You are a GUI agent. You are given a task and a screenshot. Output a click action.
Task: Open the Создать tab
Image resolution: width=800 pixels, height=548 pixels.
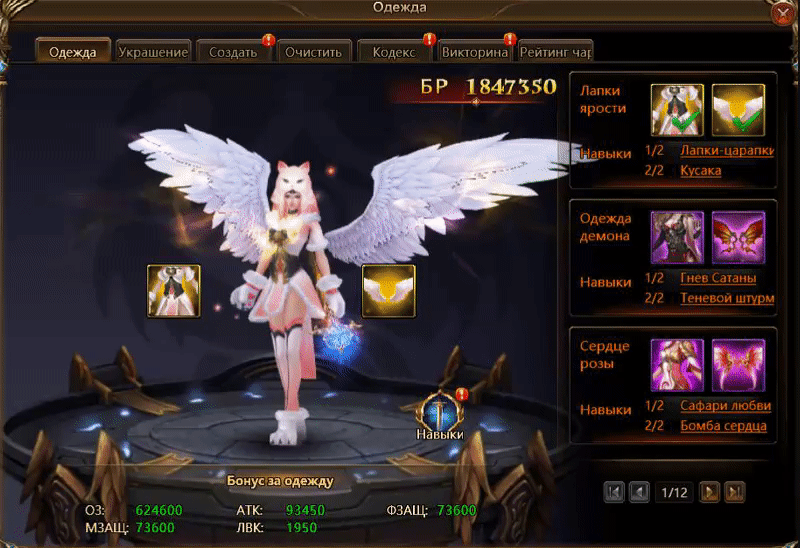click(234, 52)
